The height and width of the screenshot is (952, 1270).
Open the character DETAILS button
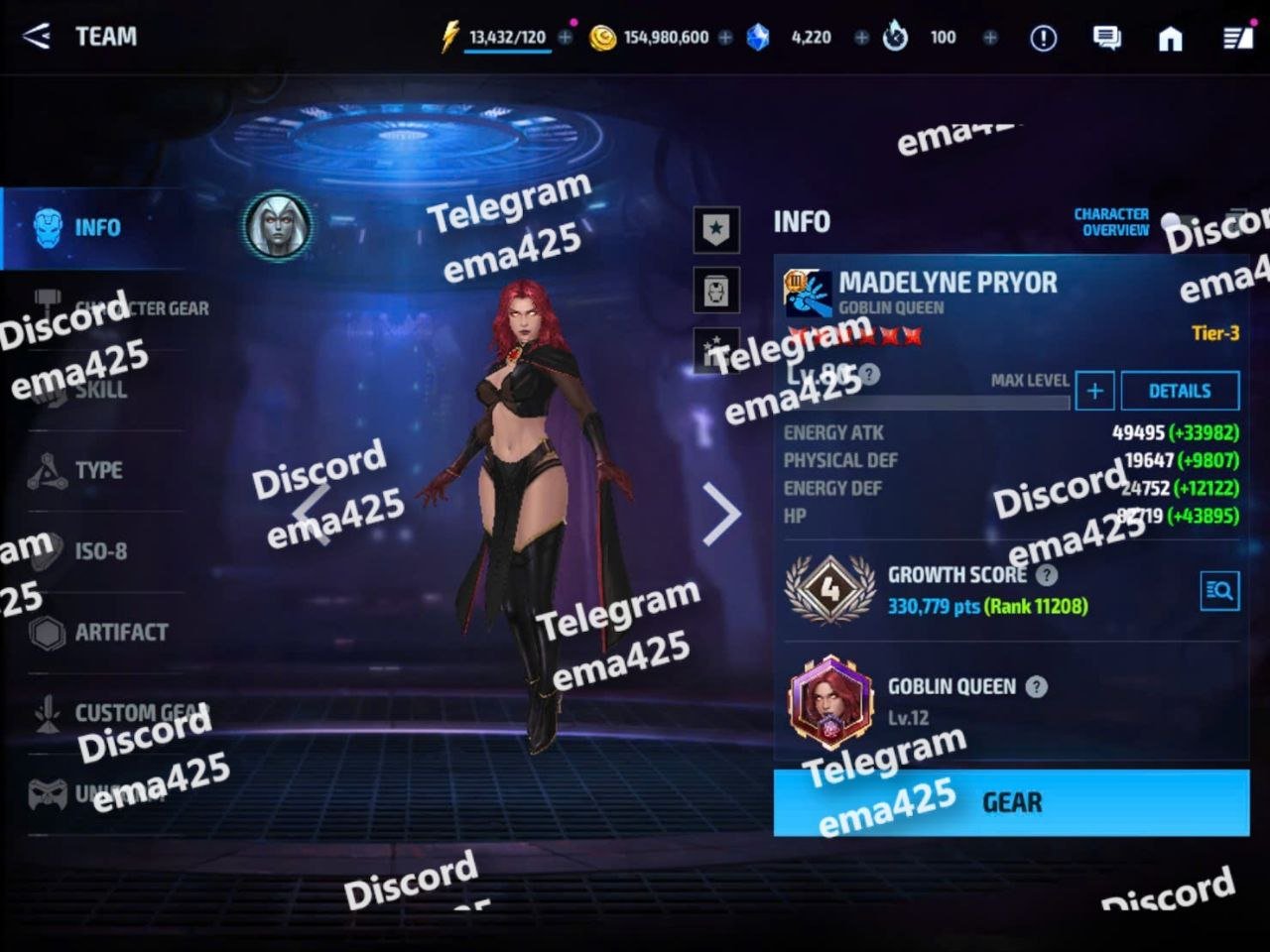tap(1180, 391)
